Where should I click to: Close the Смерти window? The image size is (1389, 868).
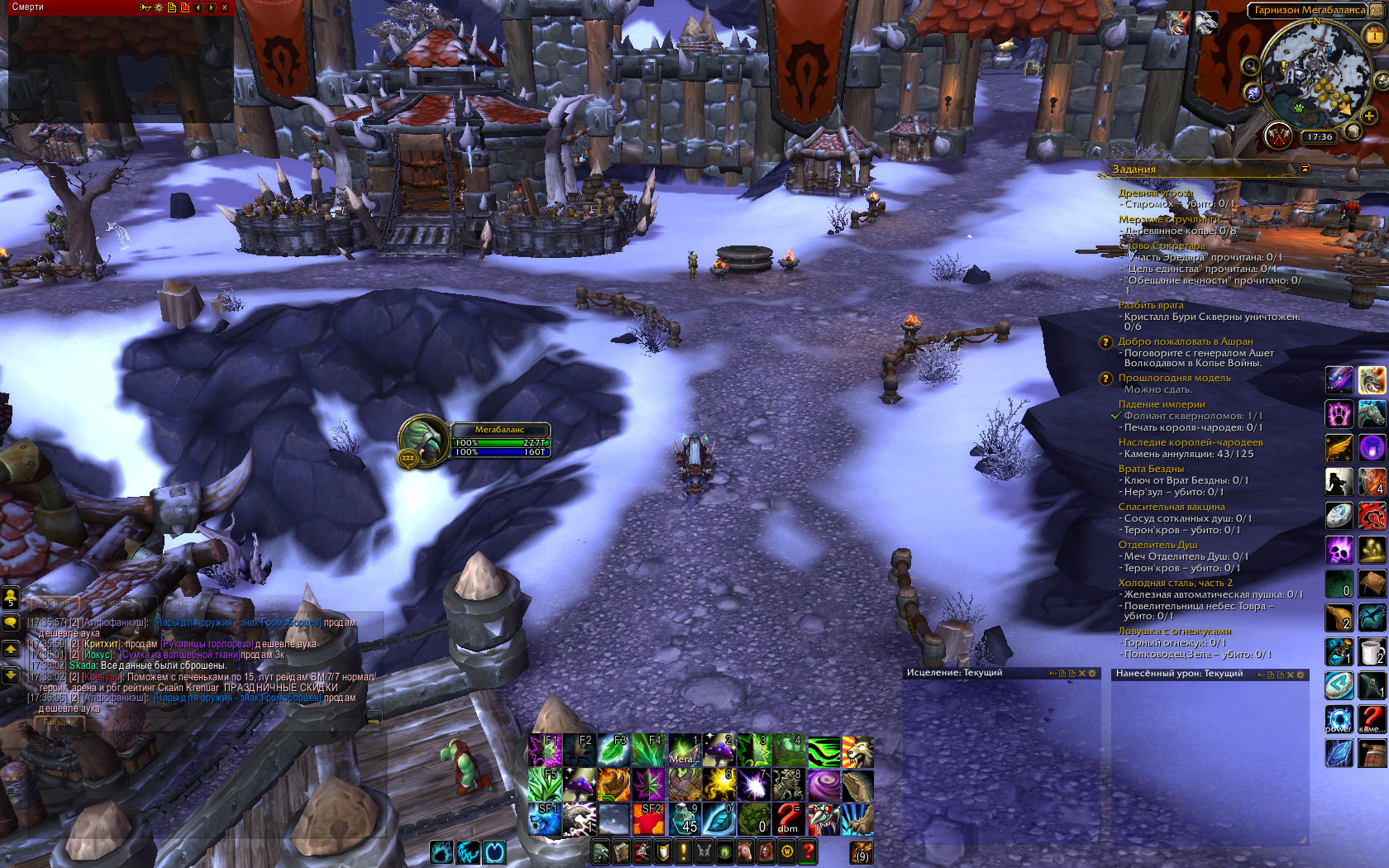point(225,7)
